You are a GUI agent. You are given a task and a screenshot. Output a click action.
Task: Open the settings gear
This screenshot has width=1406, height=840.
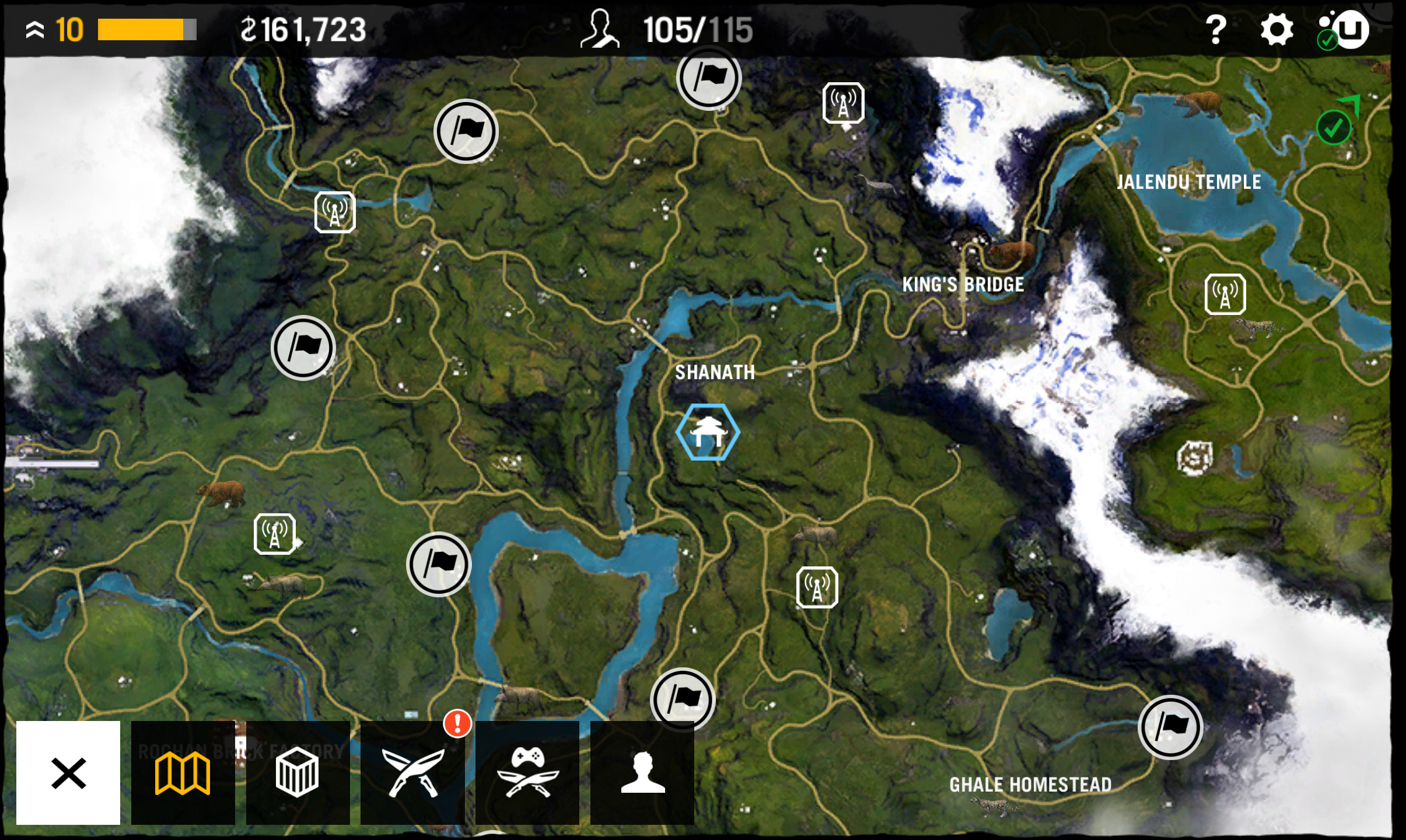coord(1276,29)
